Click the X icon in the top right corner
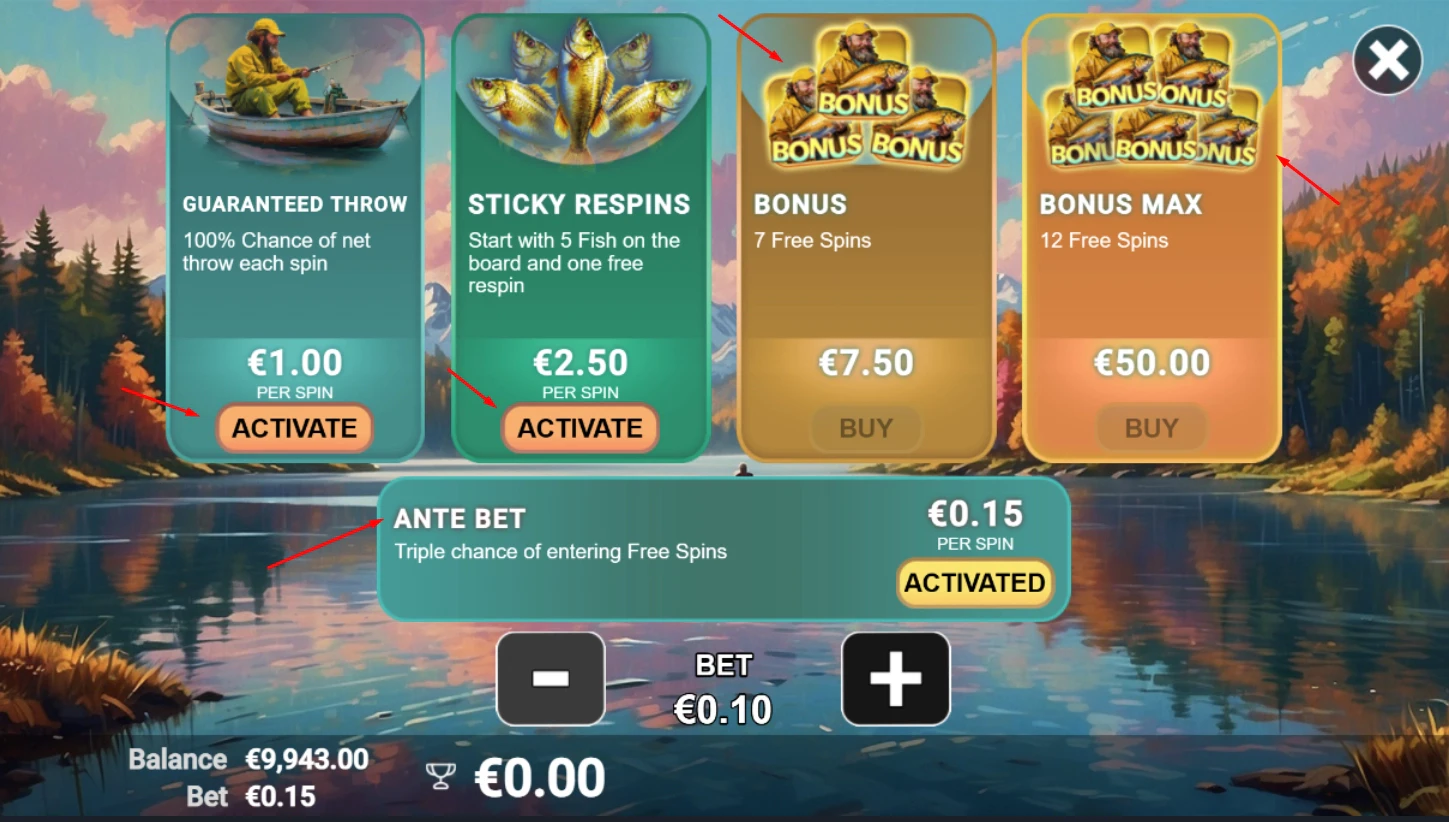Viewport: 1449px width, 822px height. coord(1386,60)
